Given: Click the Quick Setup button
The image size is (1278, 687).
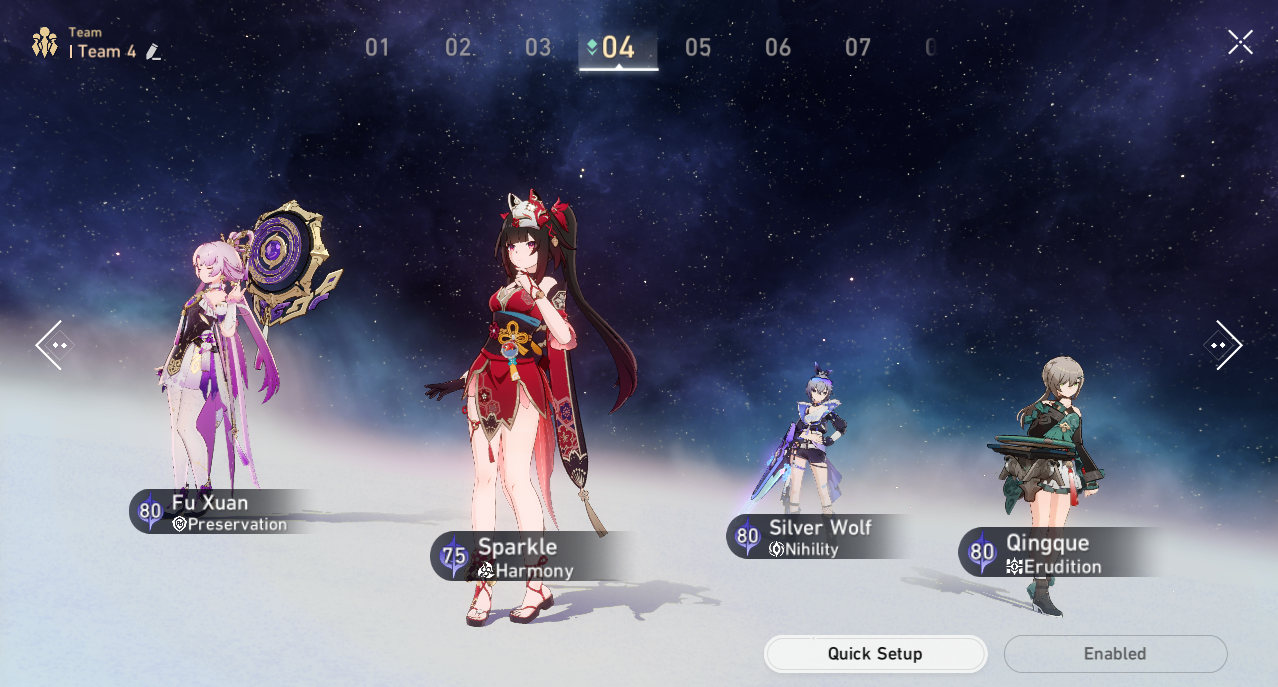Looking at the screenshot, I should [875, 654].
